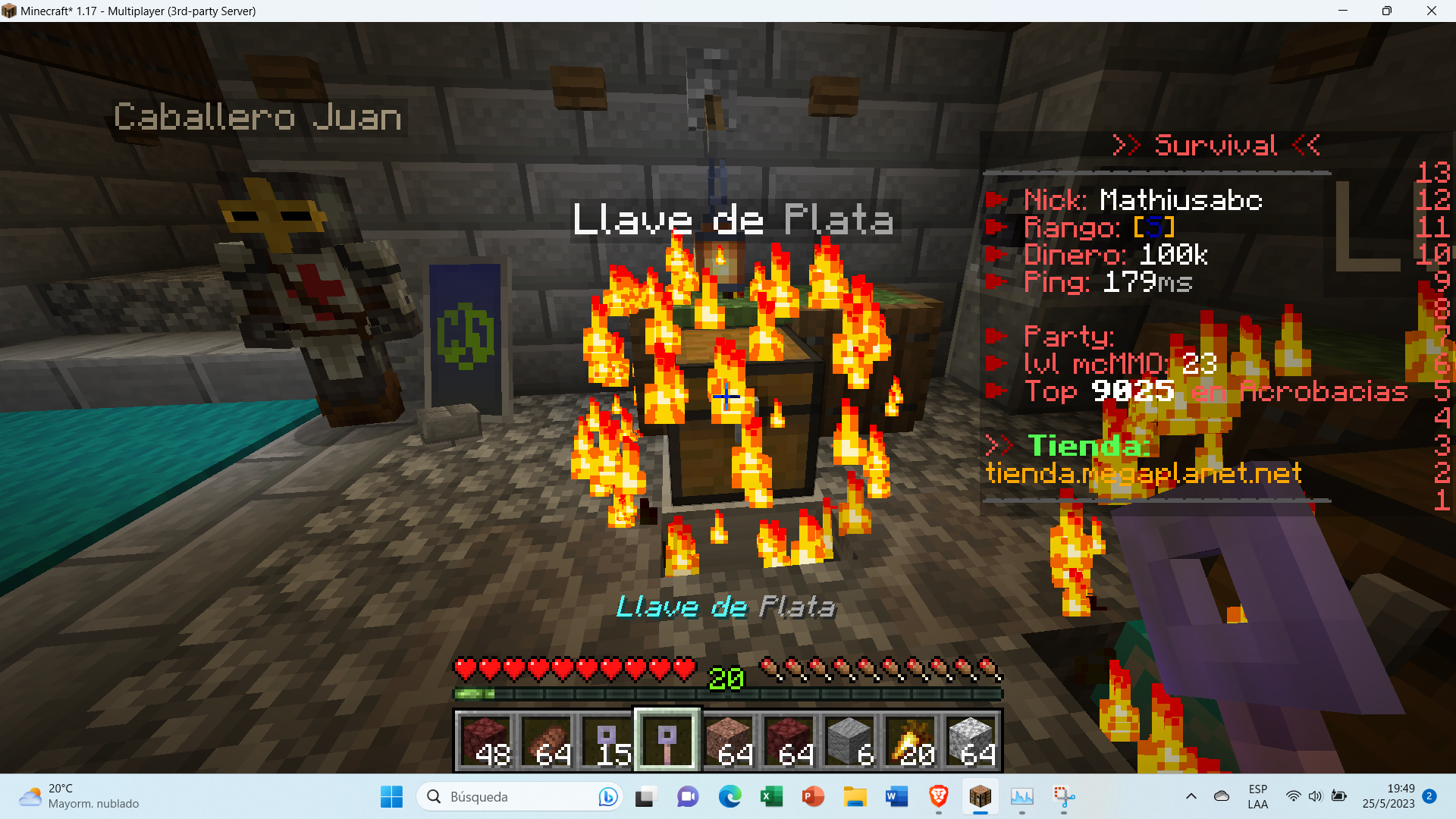Select the brown meat item stack

pyautogui.click(x=546, y=740)
